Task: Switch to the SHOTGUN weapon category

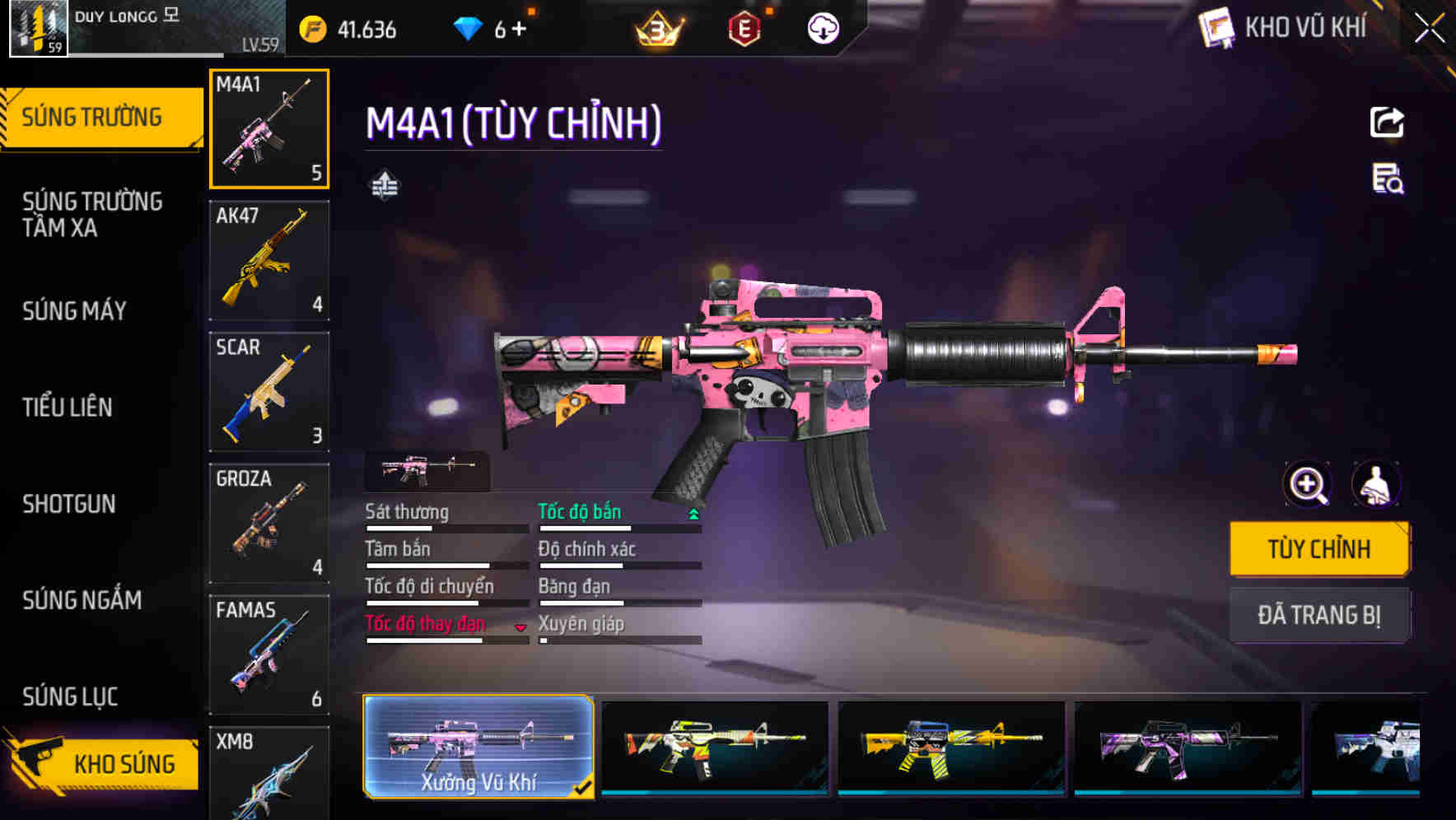Action: 70,504
